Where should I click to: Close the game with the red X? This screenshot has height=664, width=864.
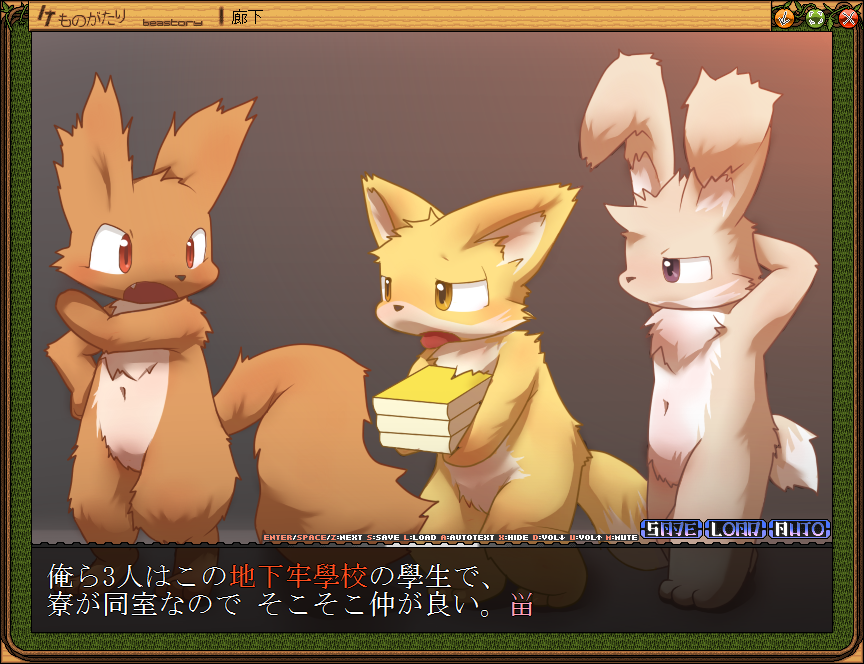tap(847, 17)
